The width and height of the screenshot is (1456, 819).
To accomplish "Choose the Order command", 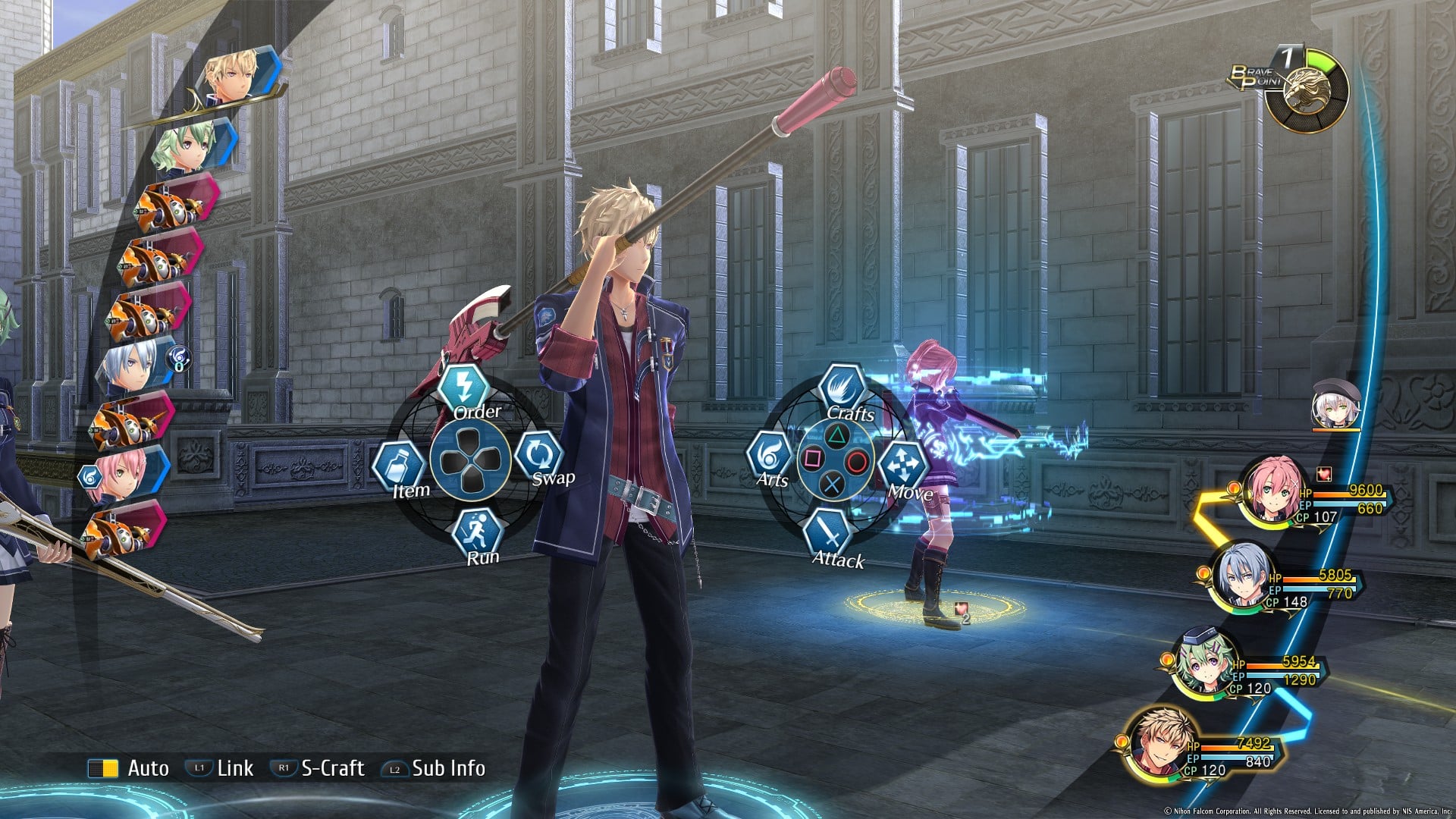I will 464,388.
